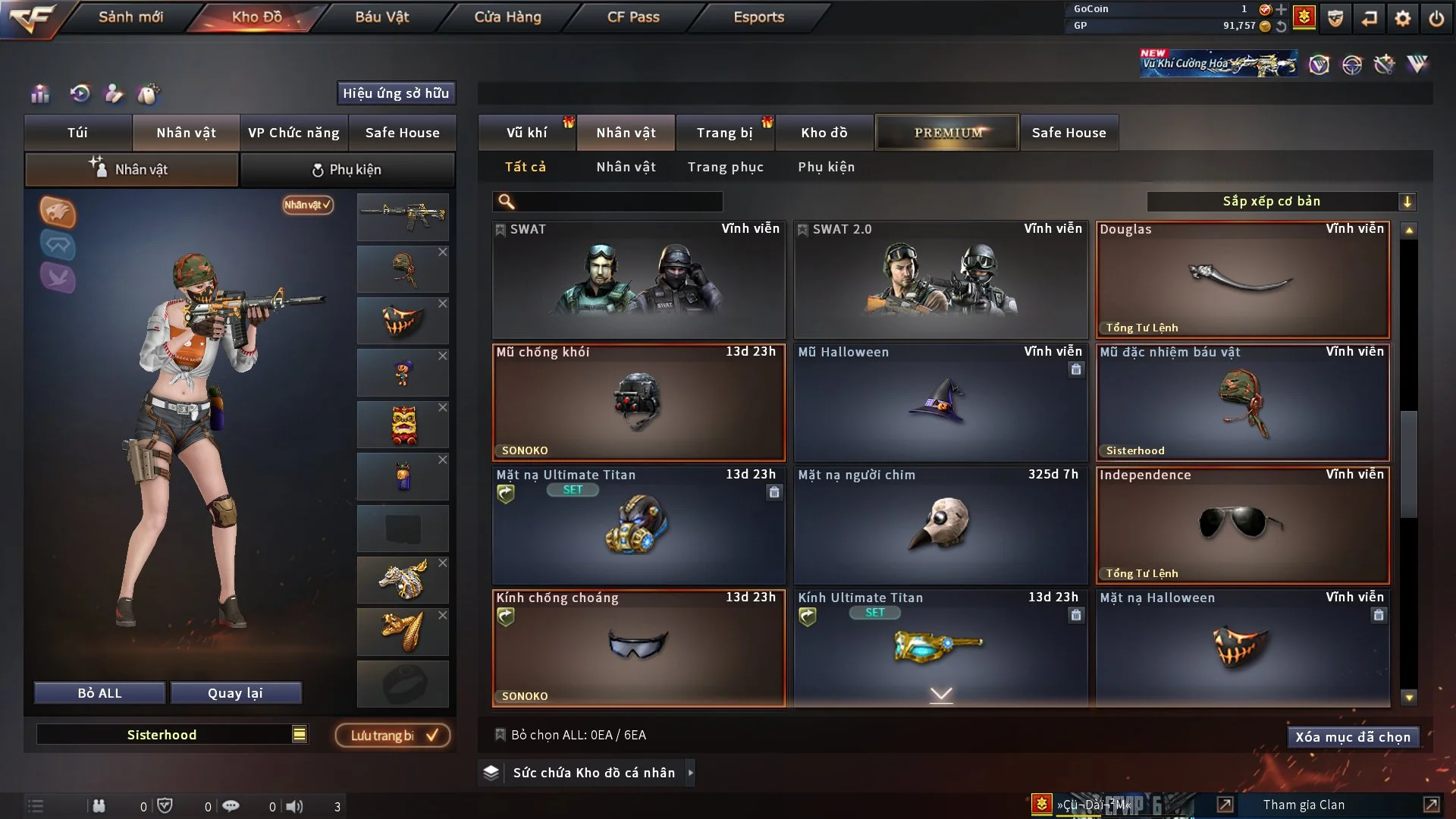Open the Phụ kiện equipment tab
The image size is (1456, 819).
pos(347,170)
